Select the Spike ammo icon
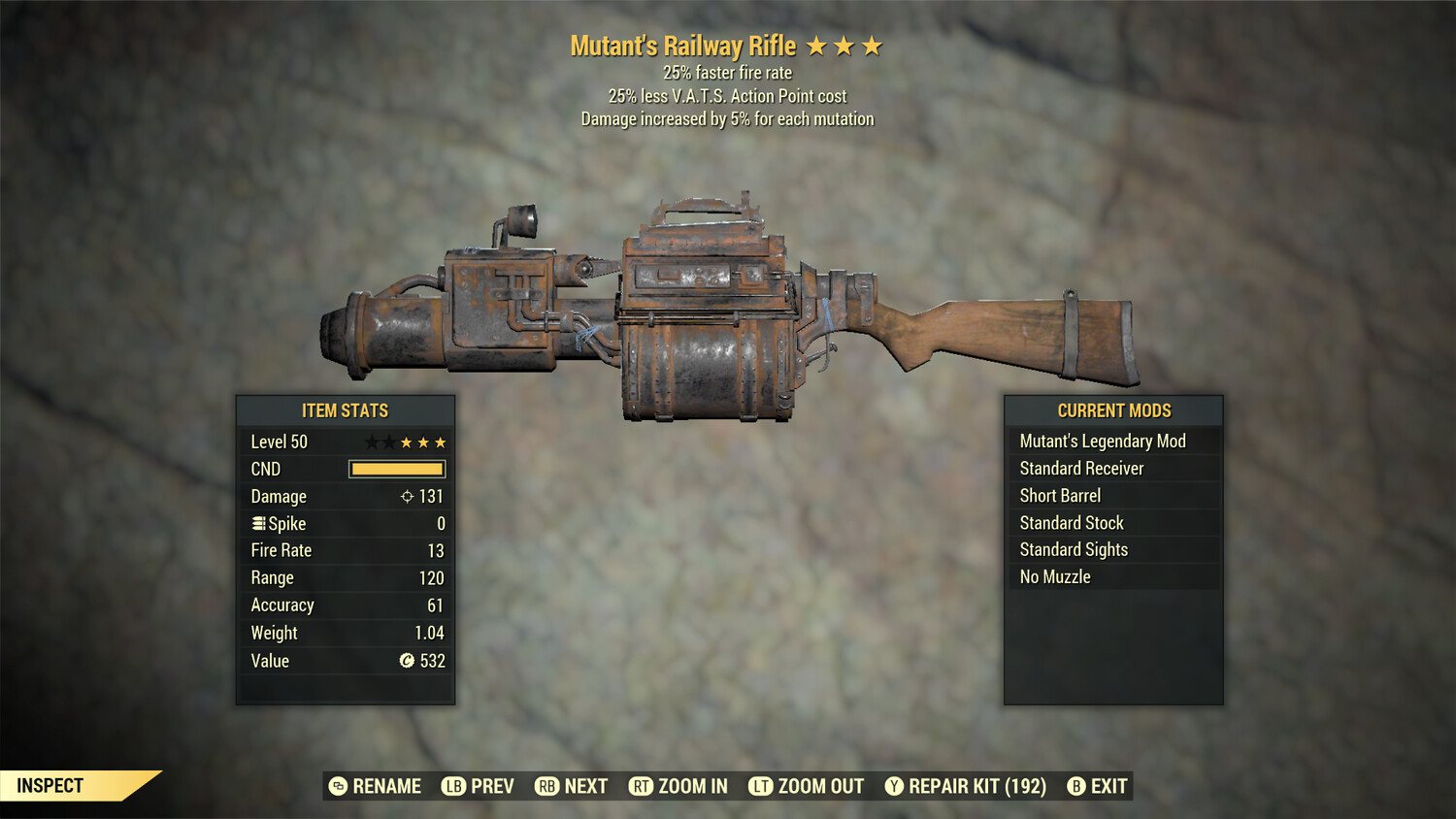This screenshot has width=1456, height=819. pos(257,523)
